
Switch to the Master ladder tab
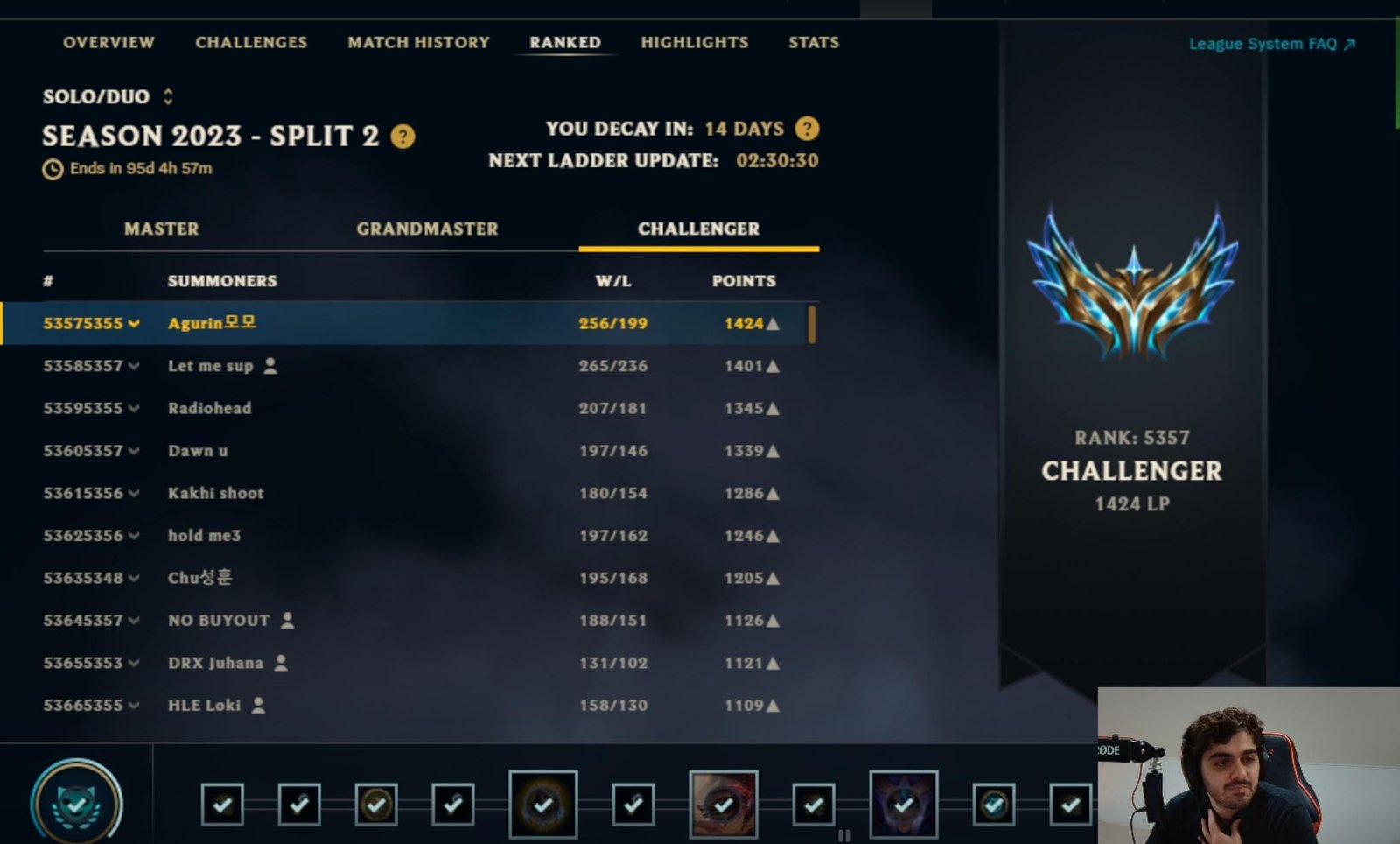click(161, 229)
